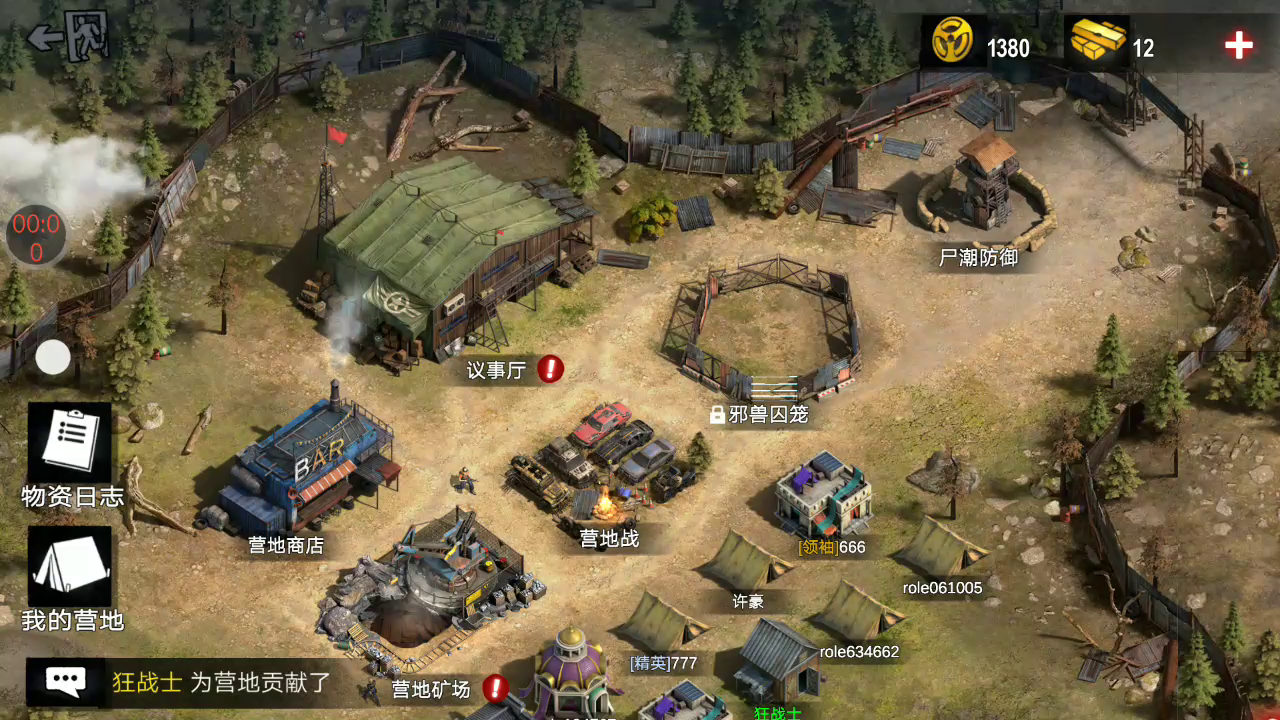Tap the gold bars currency icon

point(1097,43)
